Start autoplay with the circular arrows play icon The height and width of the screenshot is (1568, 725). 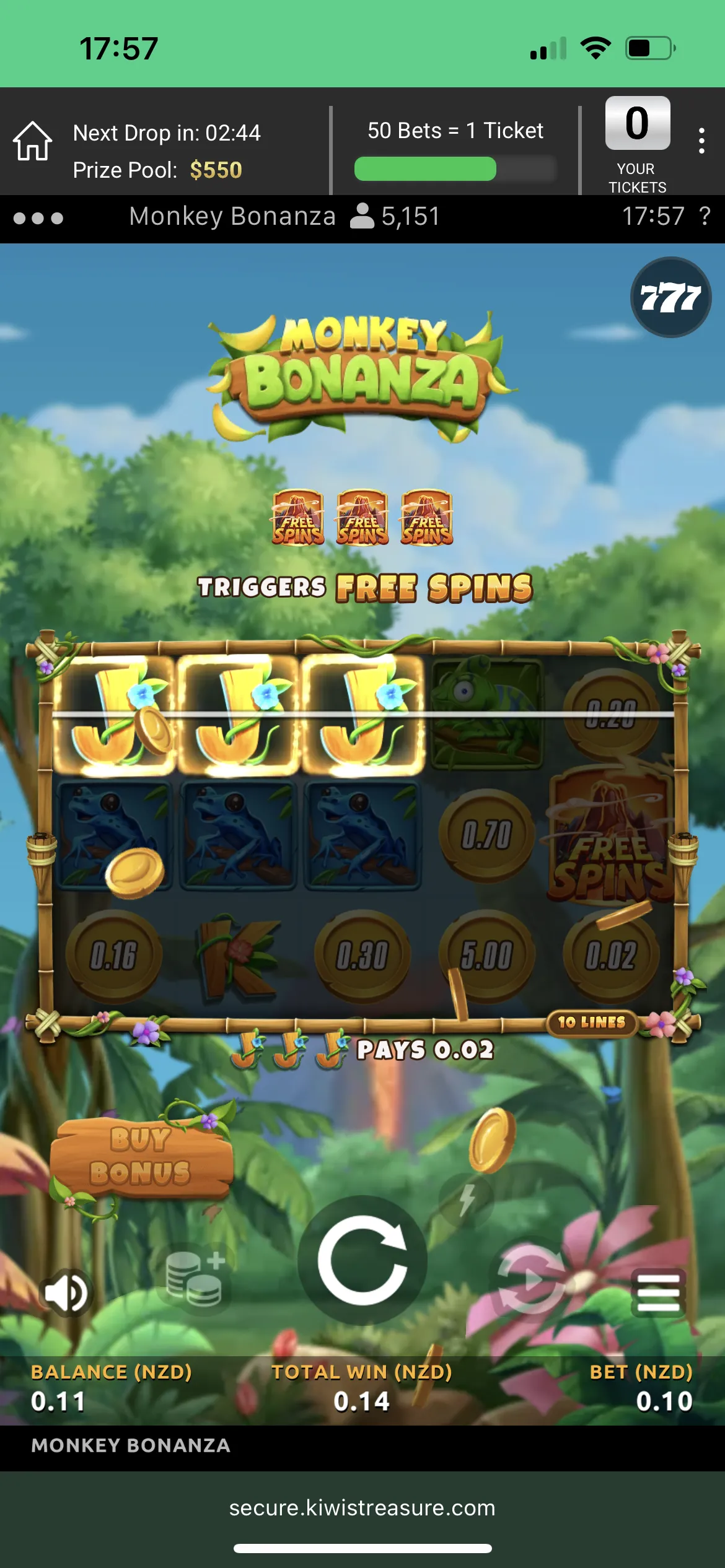pos(530,1278)
